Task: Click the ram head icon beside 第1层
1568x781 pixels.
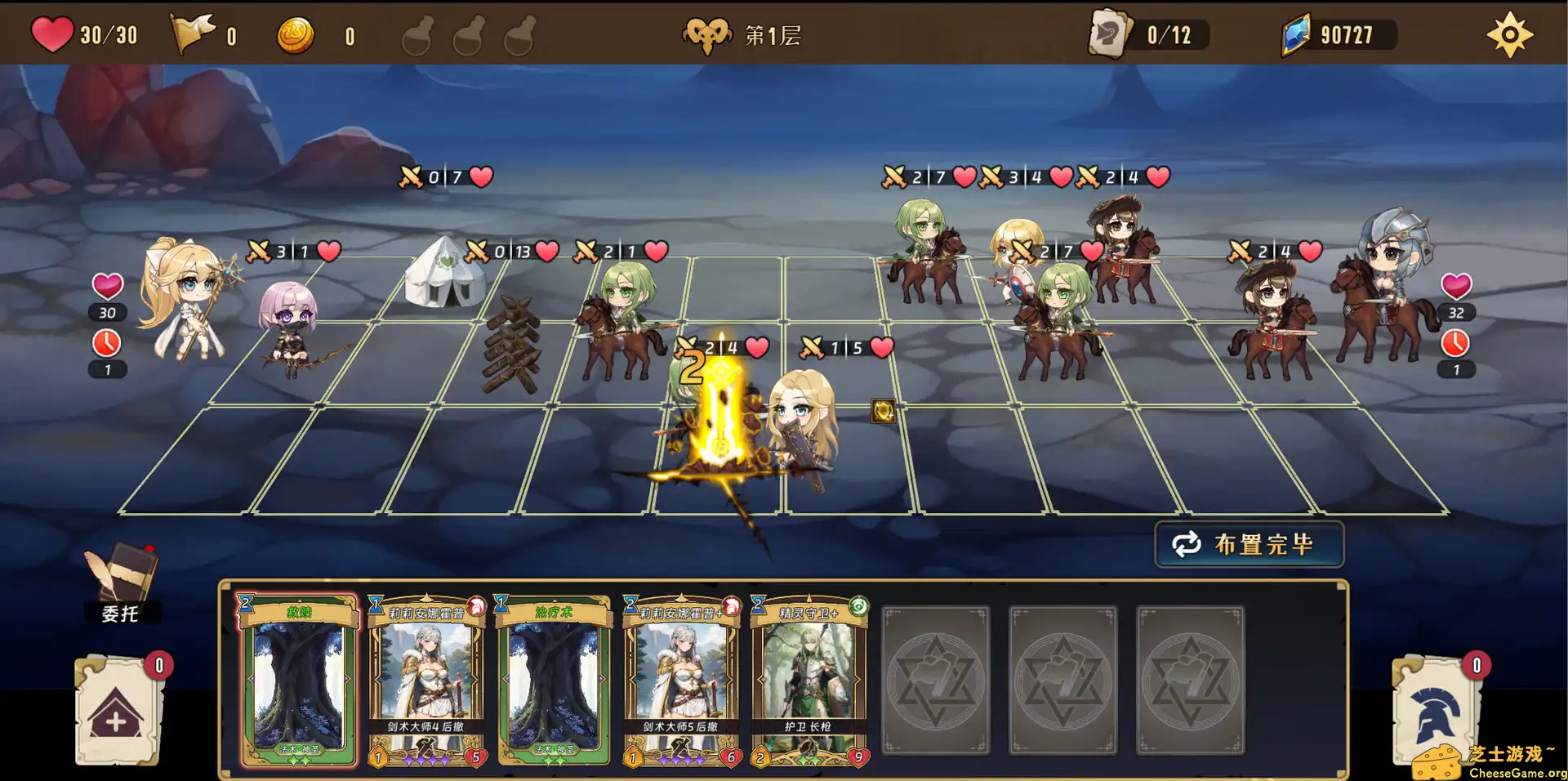Action: click(x=707, y=33)
